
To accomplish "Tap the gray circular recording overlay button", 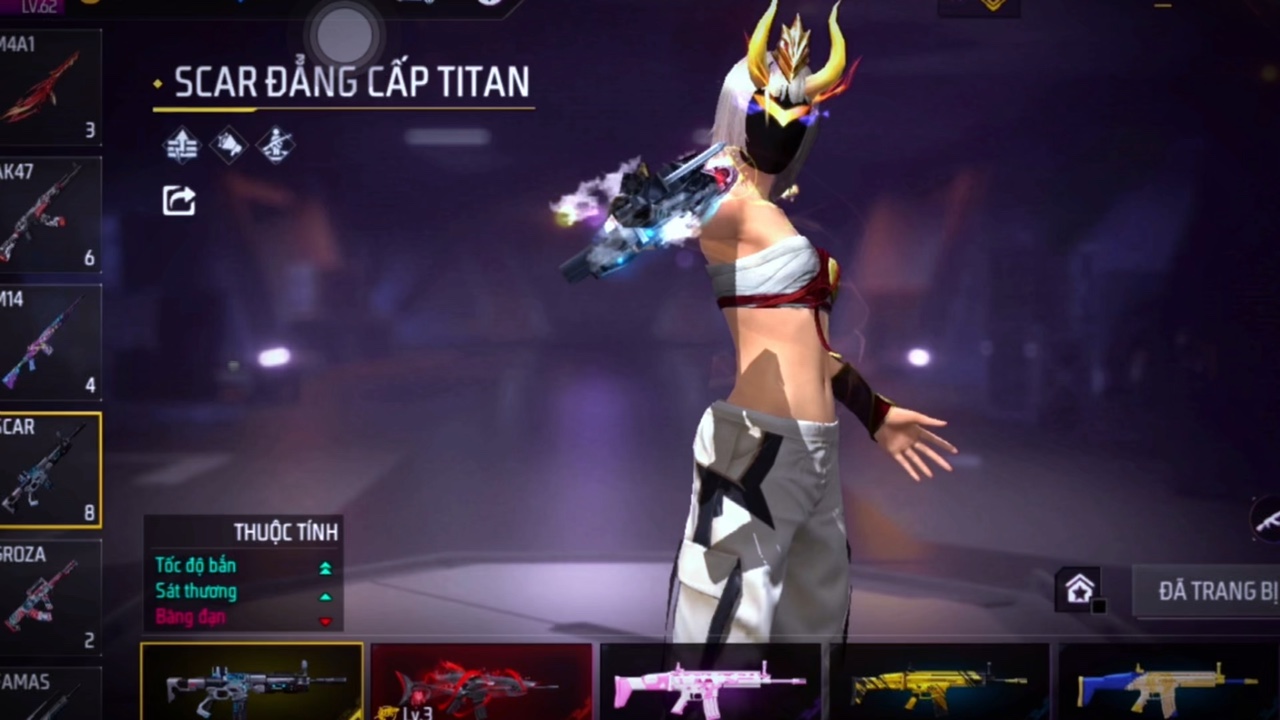I will 344,36.
